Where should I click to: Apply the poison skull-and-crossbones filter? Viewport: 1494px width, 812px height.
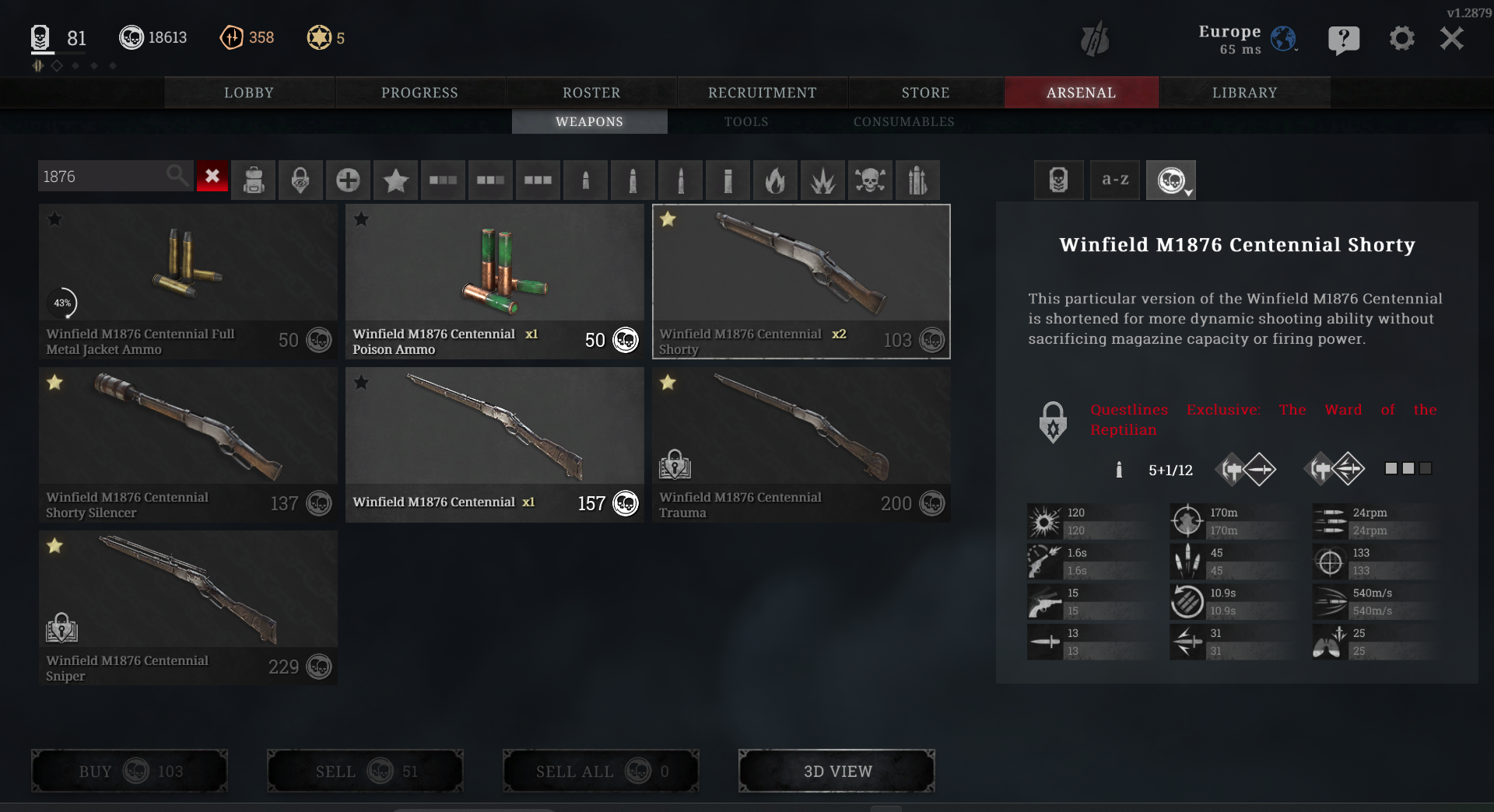pyautogui.click(x=870, y=180)
